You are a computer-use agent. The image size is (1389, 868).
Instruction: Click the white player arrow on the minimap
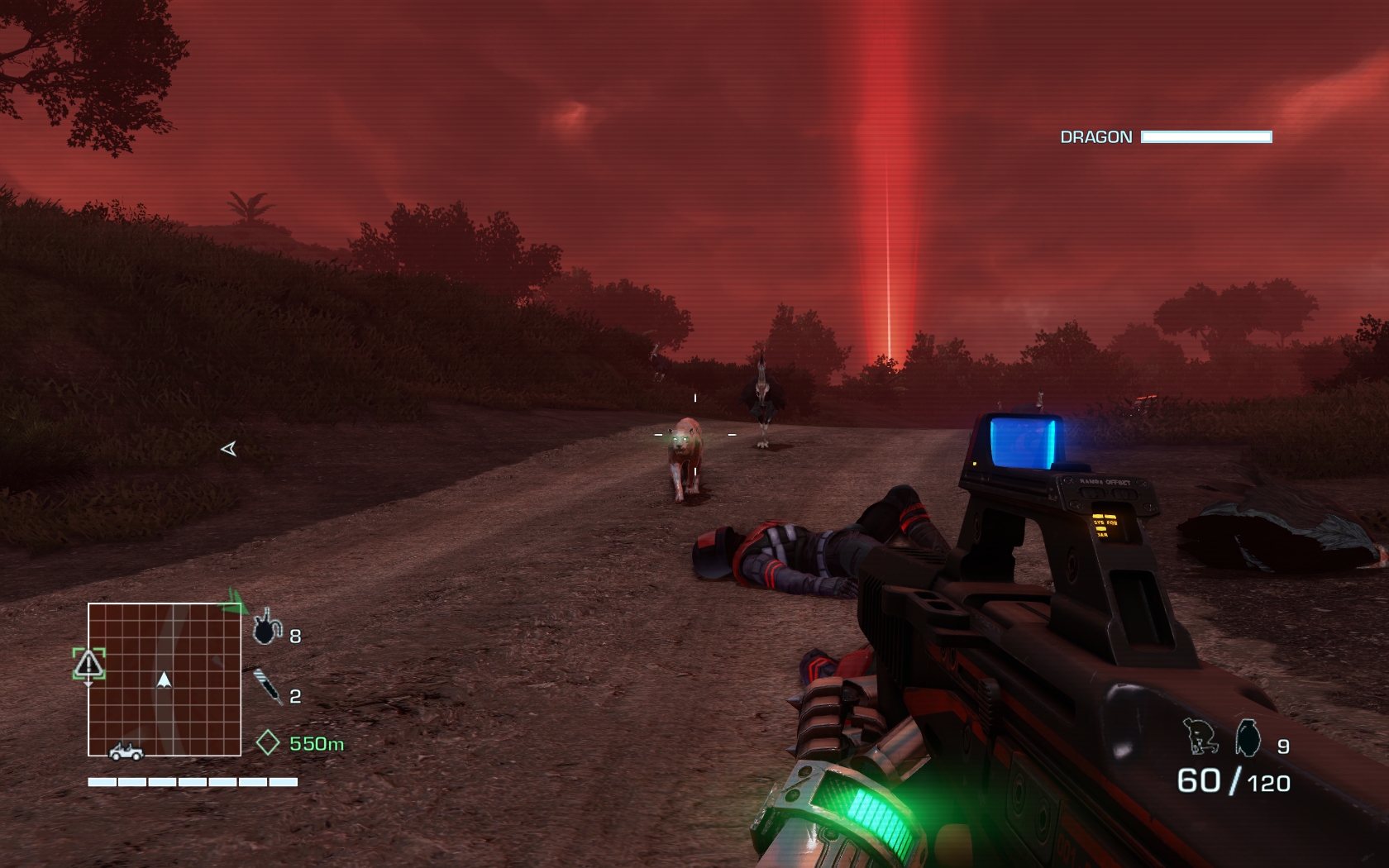[x=164, y=680]
